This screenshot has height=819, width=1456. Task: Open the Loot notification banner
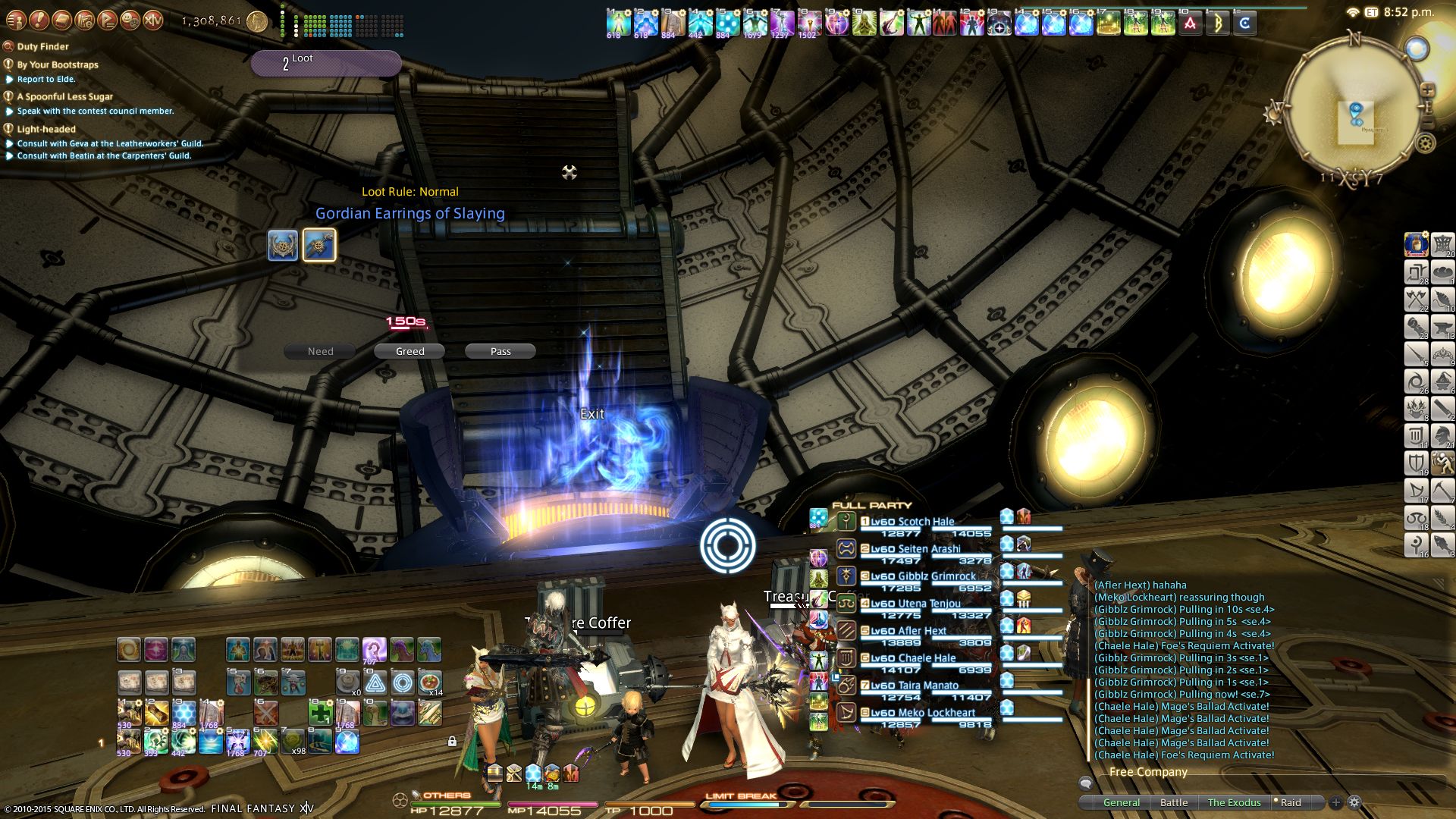coord(326,63)
